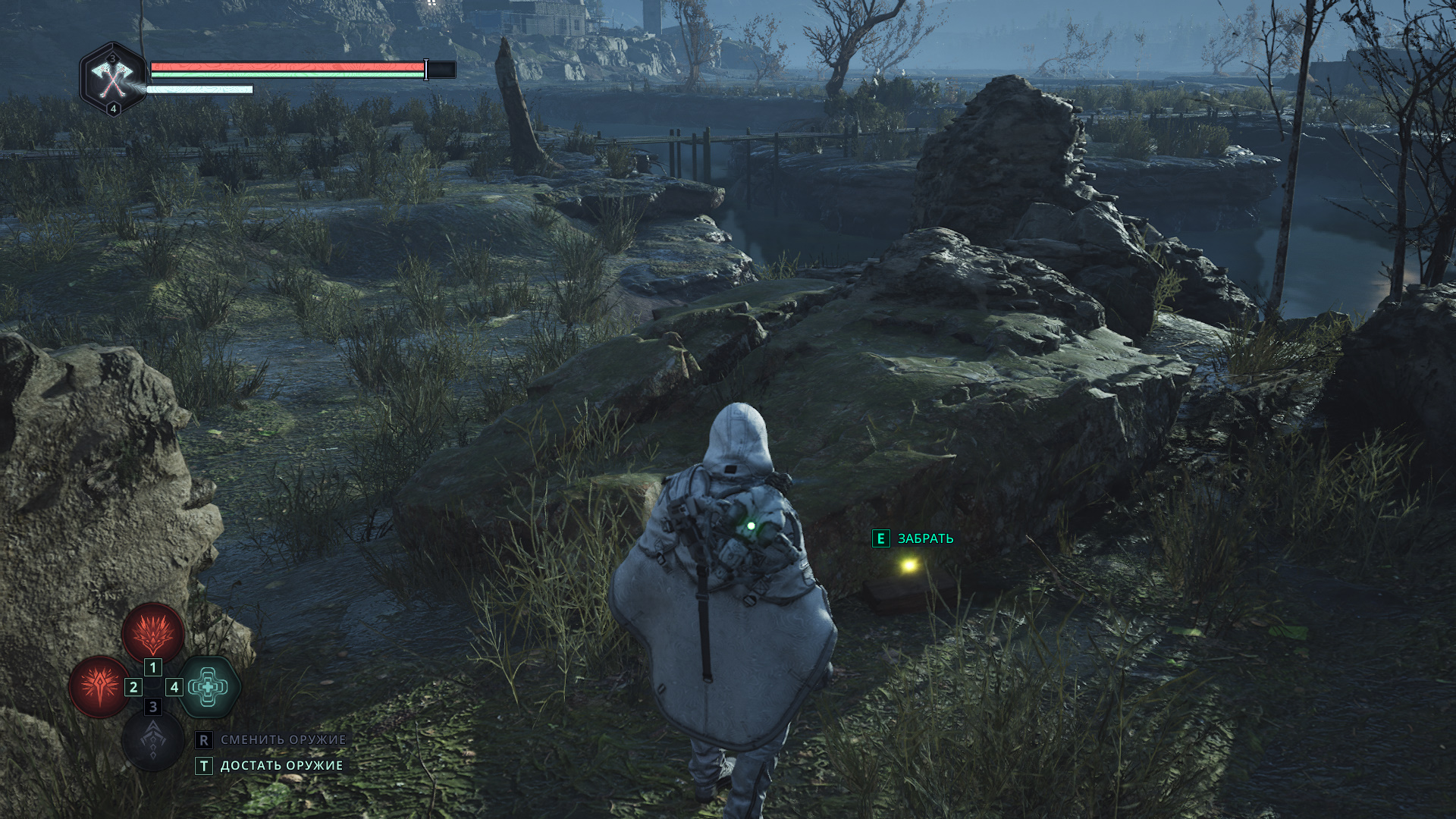Select the dark arrowhead ability in slot 3
Screen dimensions: 1456x819
click(152, 739)
